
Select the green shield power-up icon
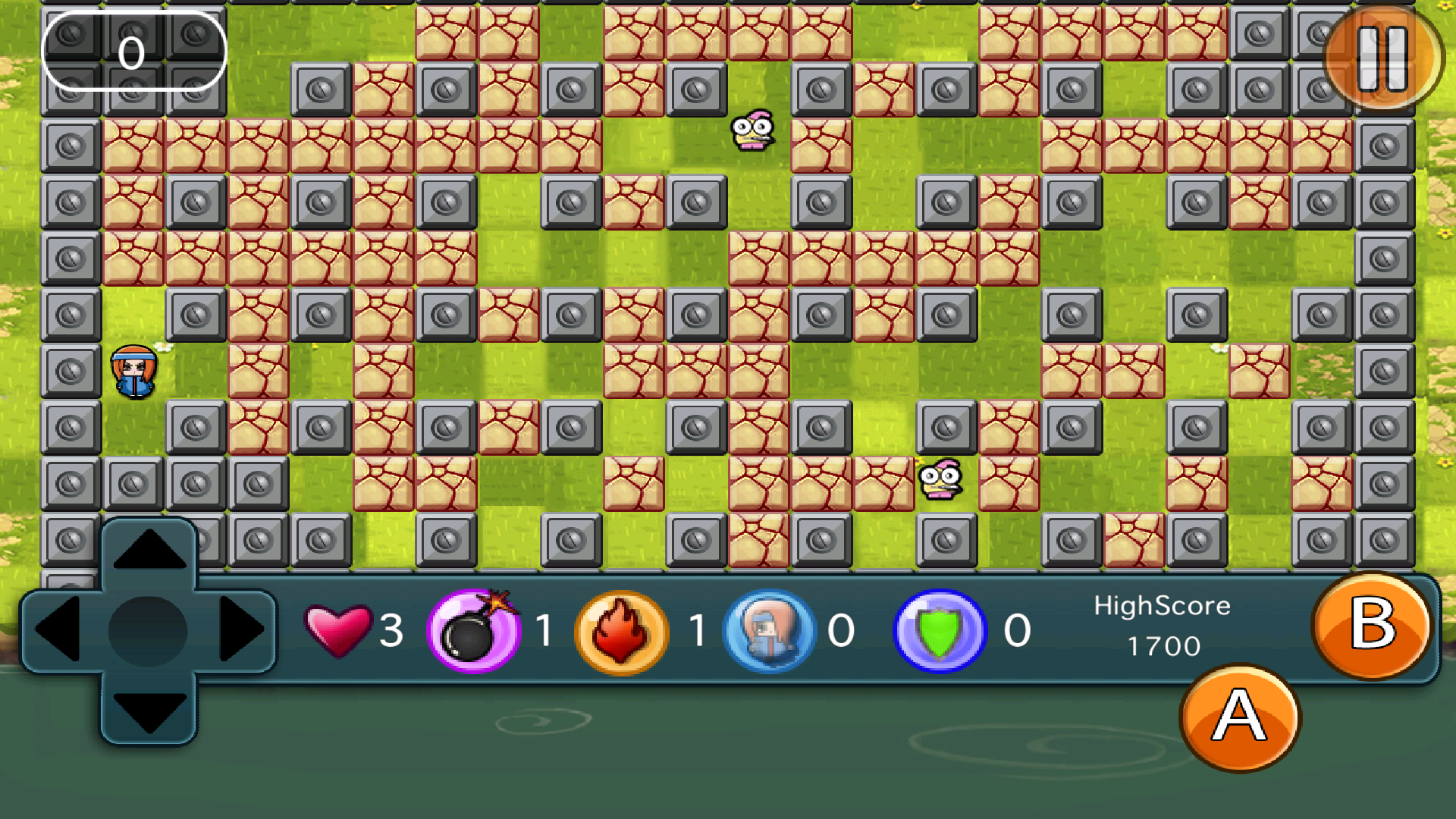pos(940,631)
